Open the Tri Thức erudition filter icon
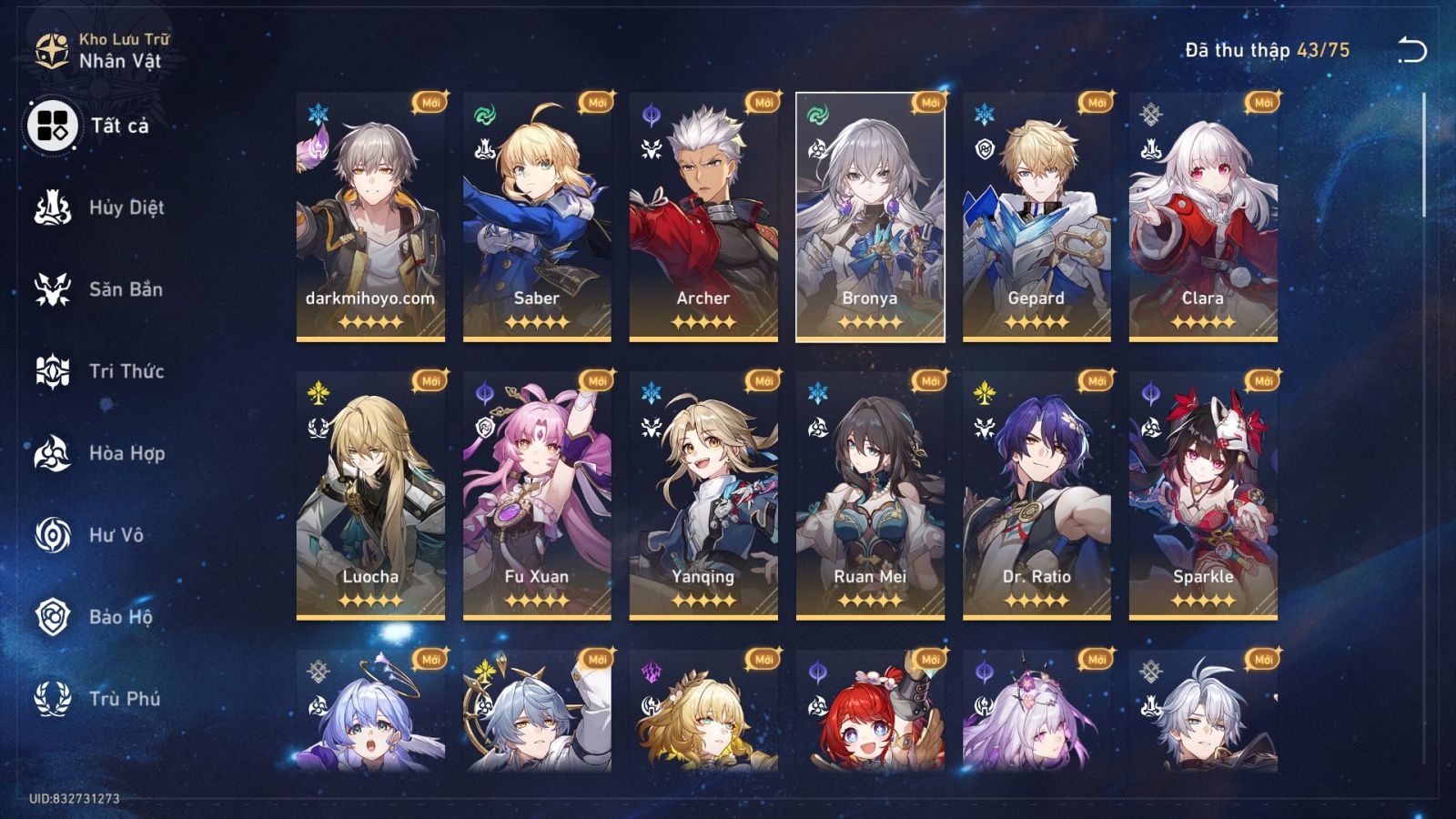Screen dimensions: 1456x819 coord(55,371)
